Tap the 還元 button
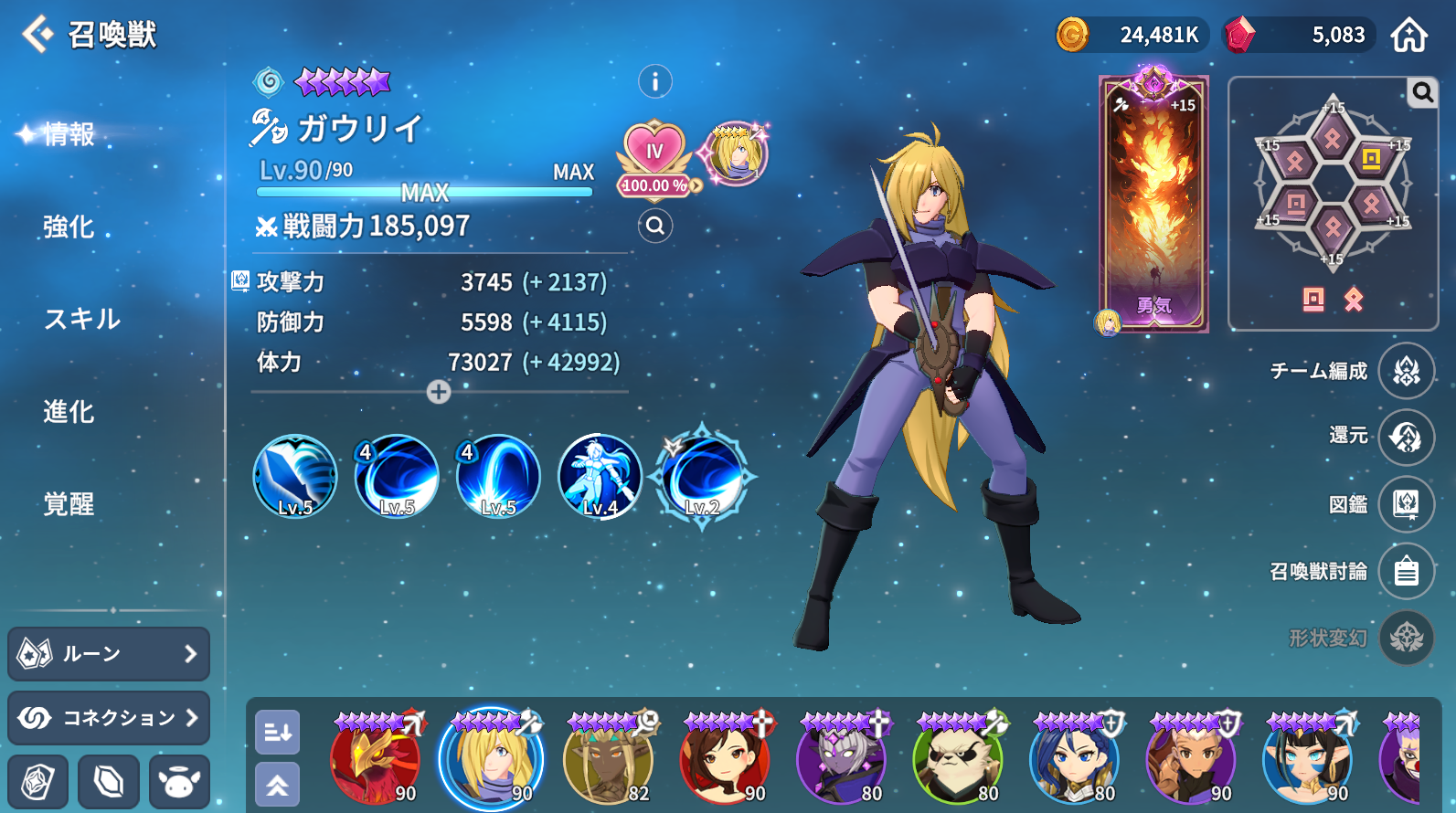Viewport: 1456px width, 813px height. [x=1406, y=437]
